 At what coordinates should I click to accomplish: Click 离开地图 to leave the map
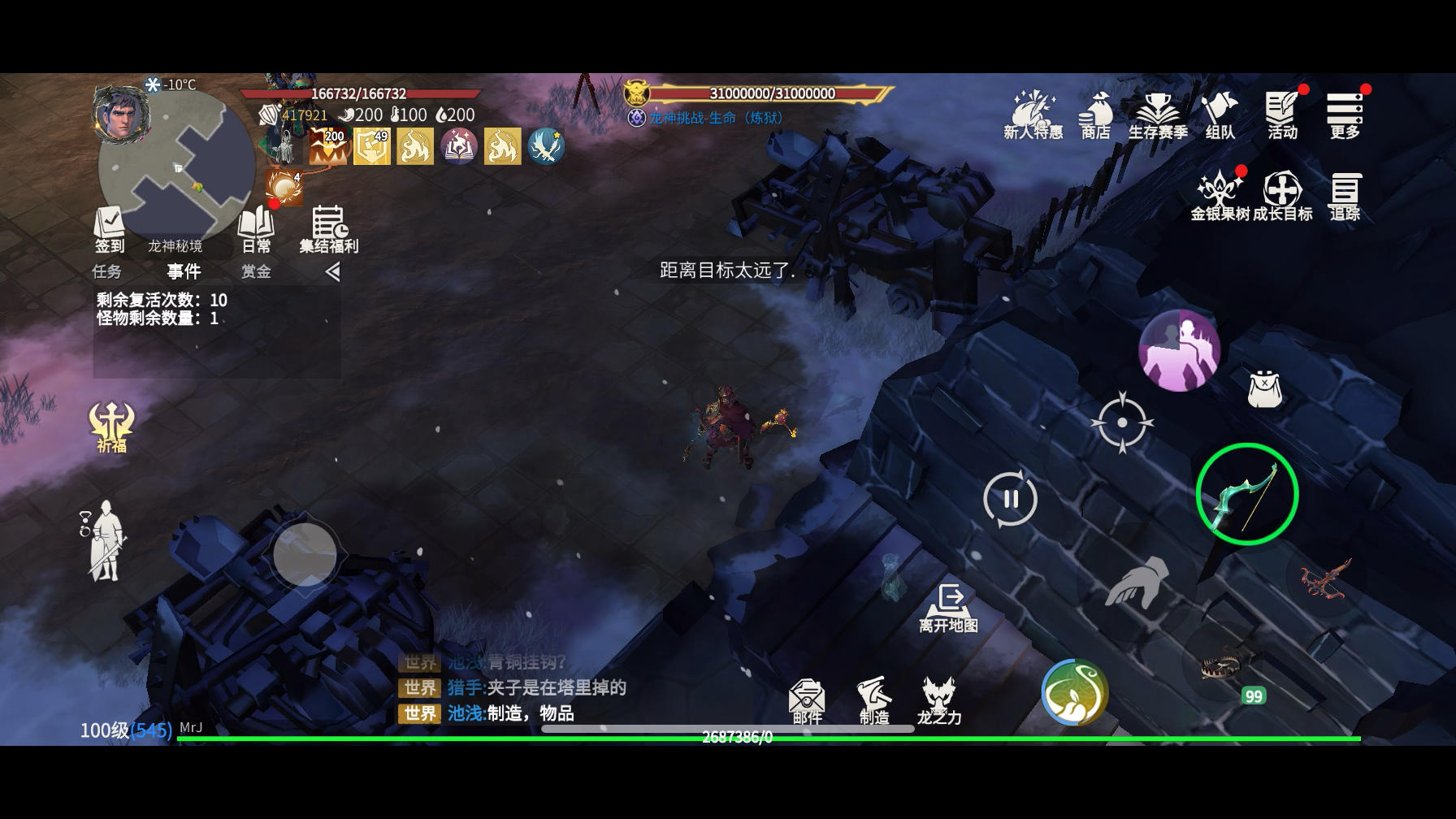[x=948, y=608]
